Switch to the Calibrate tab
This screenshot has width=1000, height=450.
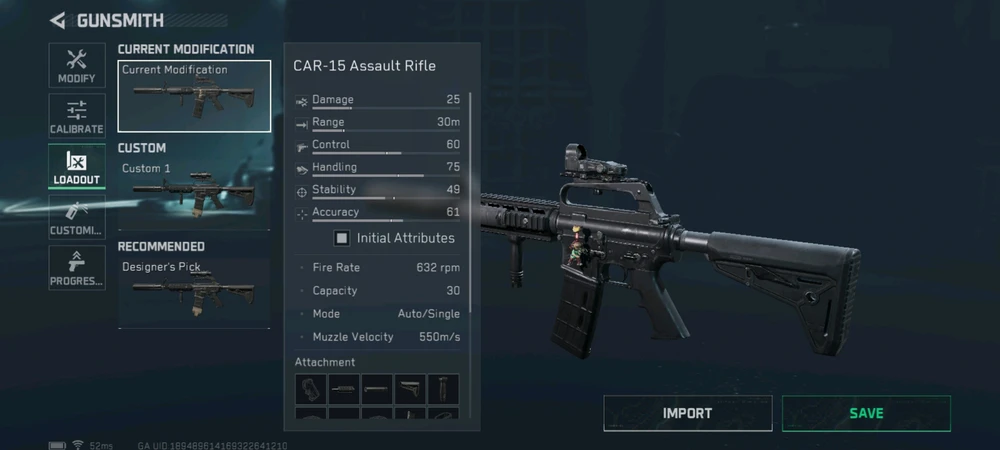[77, 117]
